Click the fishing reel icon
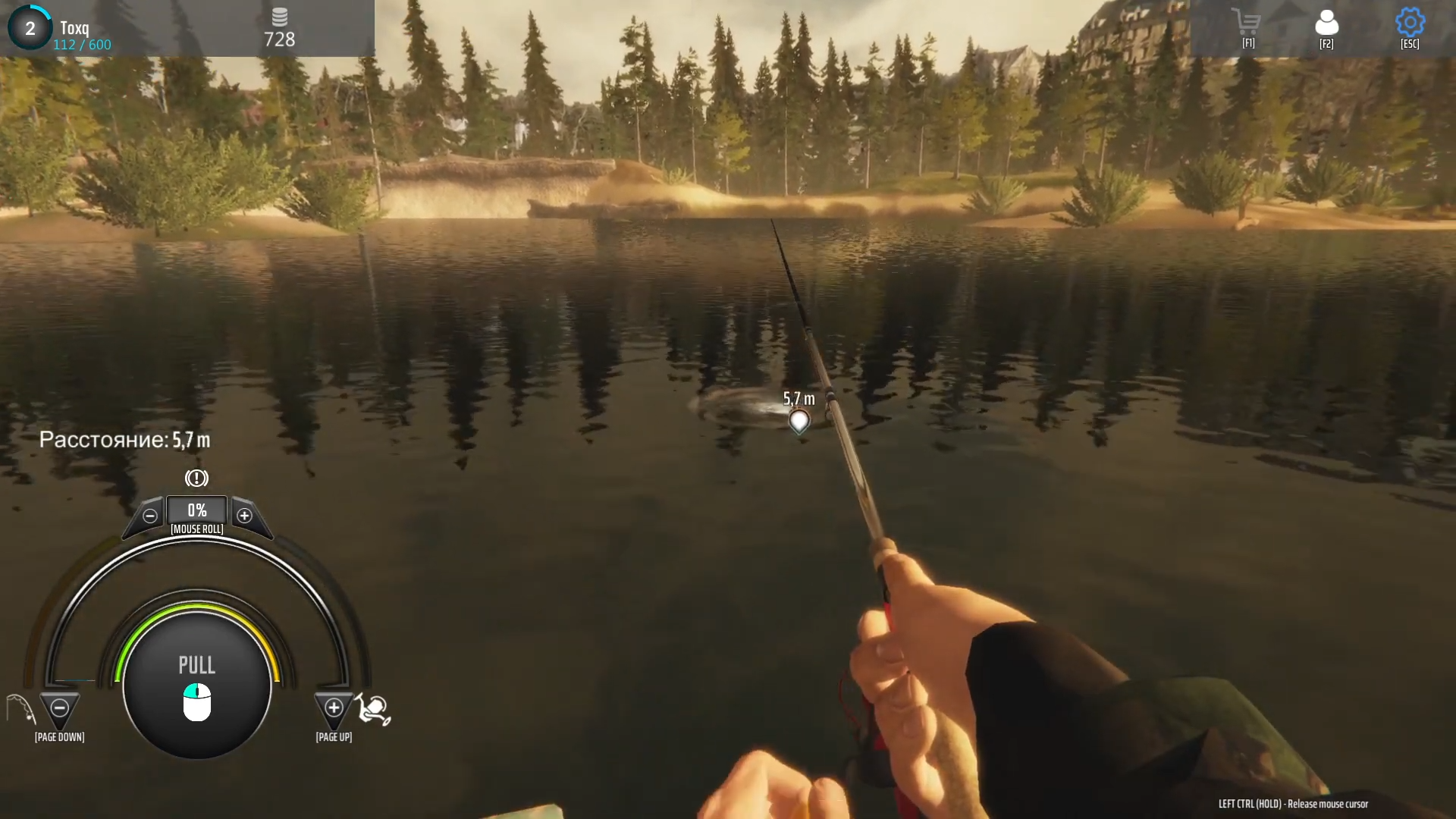The image size is (1456, 819). (x=374, y=710)
